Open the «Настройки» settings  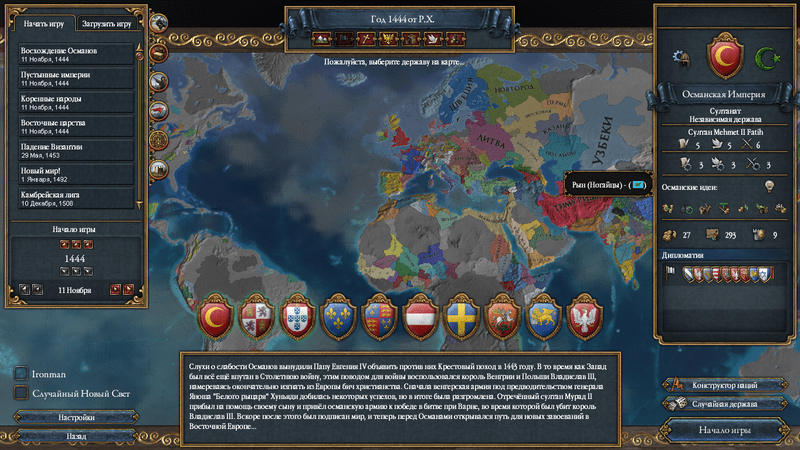pos(75,418)
